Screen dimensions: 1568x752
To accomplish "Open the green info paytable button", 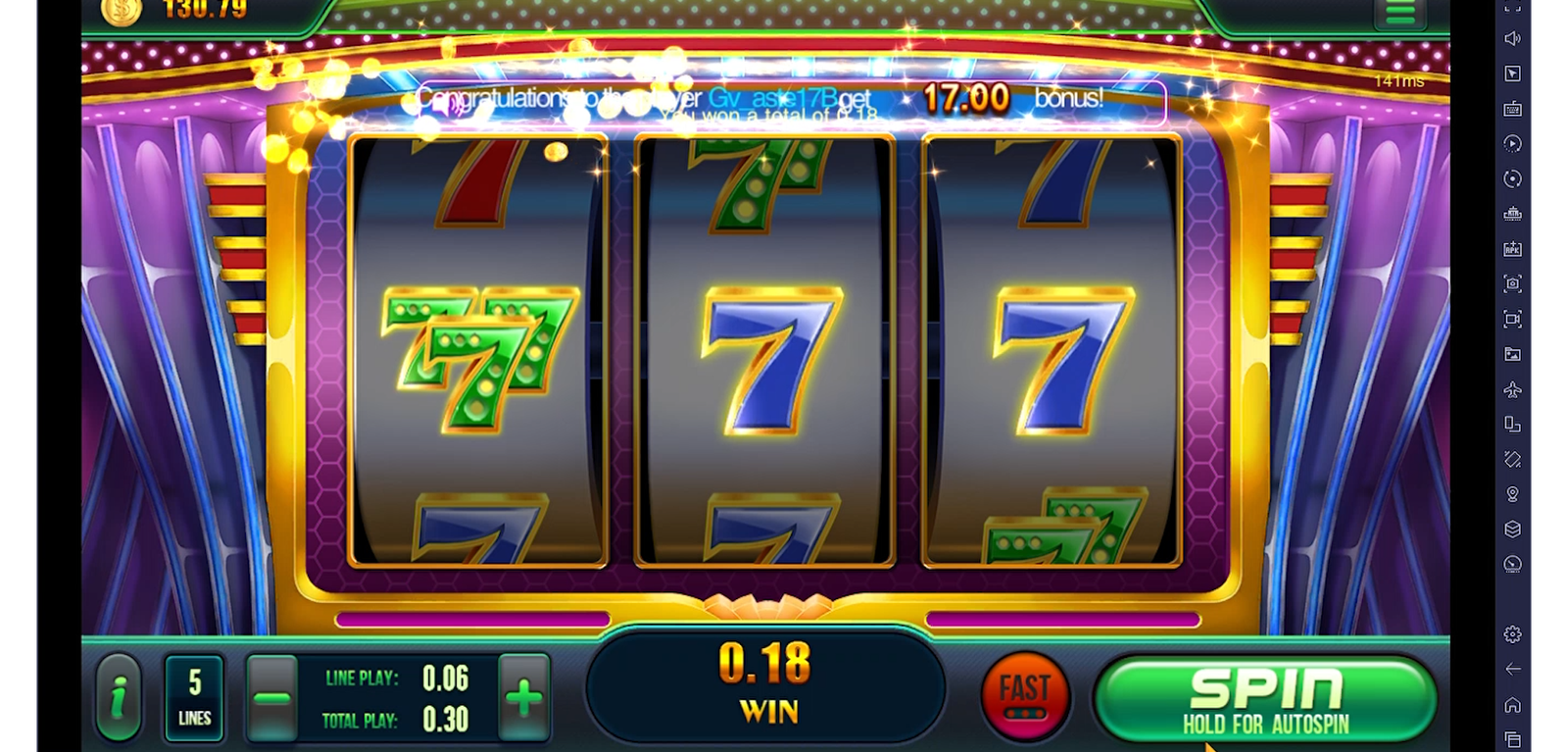I will tap(119, 698).
